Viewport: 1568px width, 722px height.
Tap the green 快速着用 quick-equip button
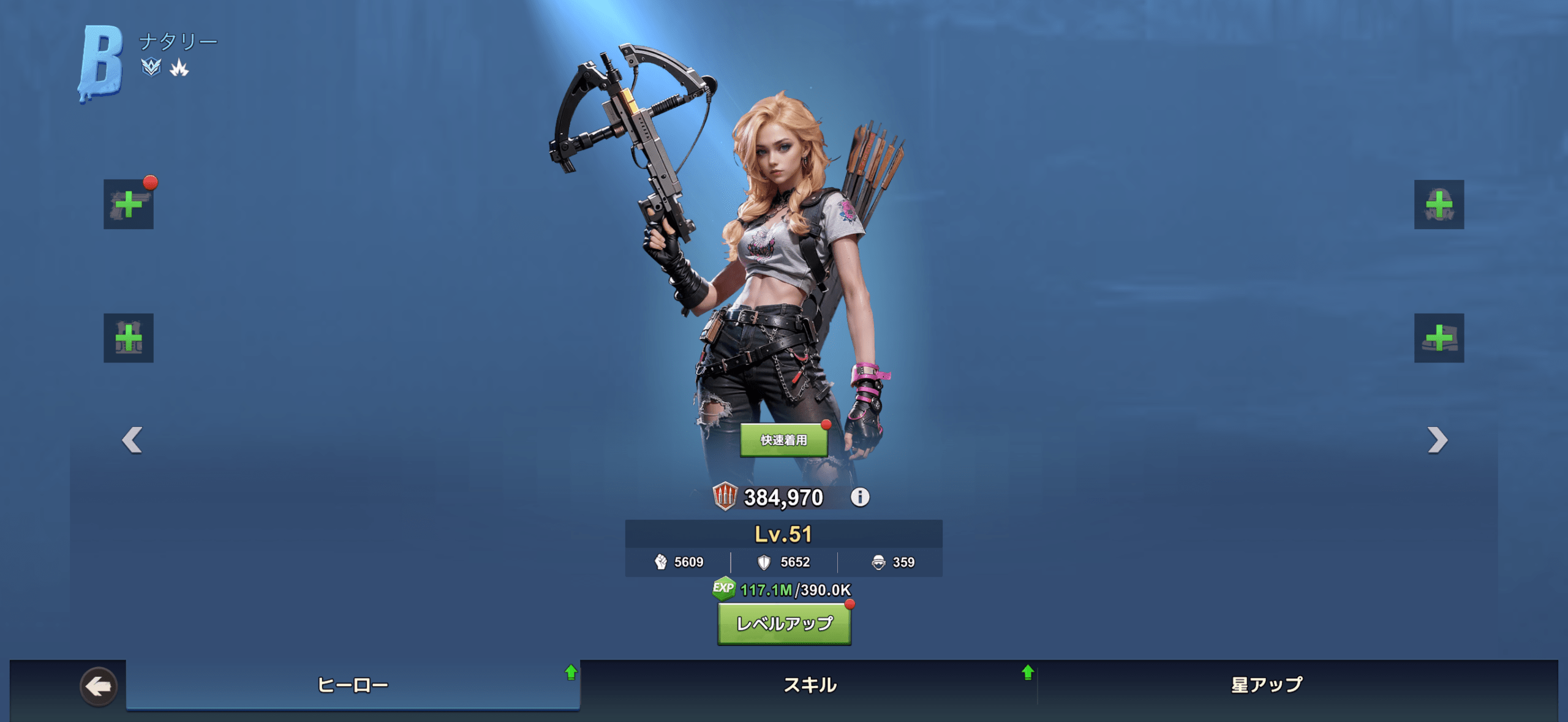[784, 440]
